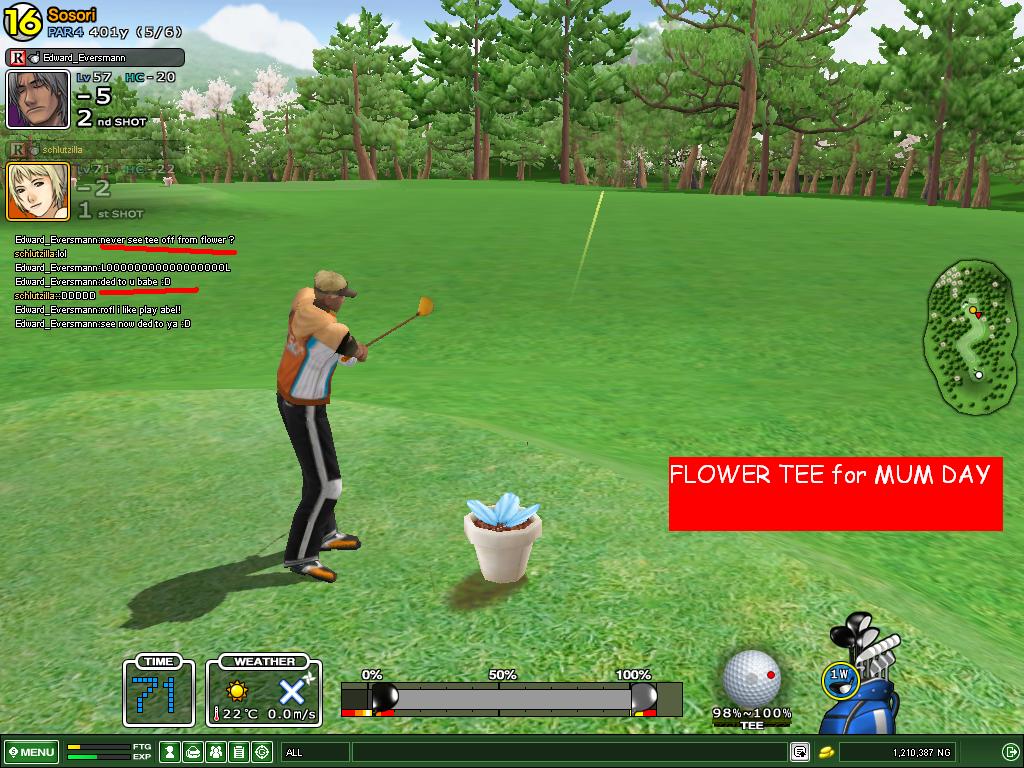Open the green MENU button
Image resolution: width=1024 pixels, height=768 pixels.
(x=31, y=752)
